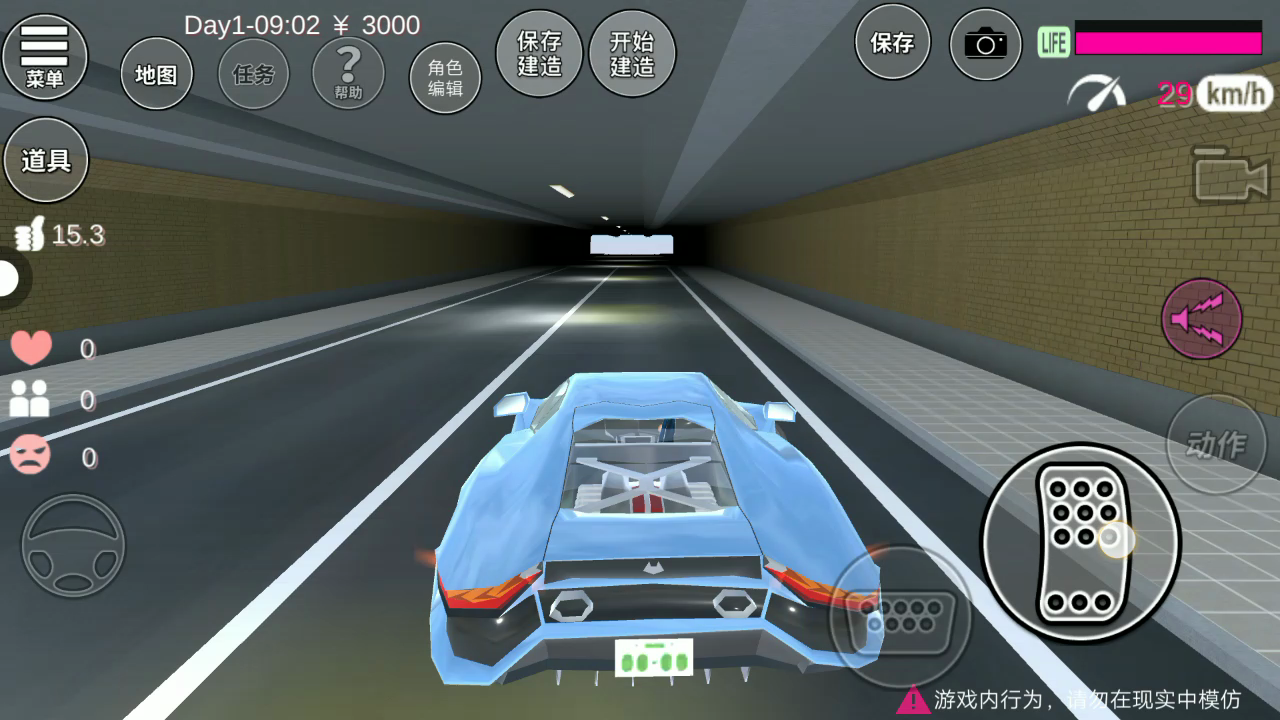Save the game with 保存 button
This screenshot has height=720, width=1280.
(892, 43)
